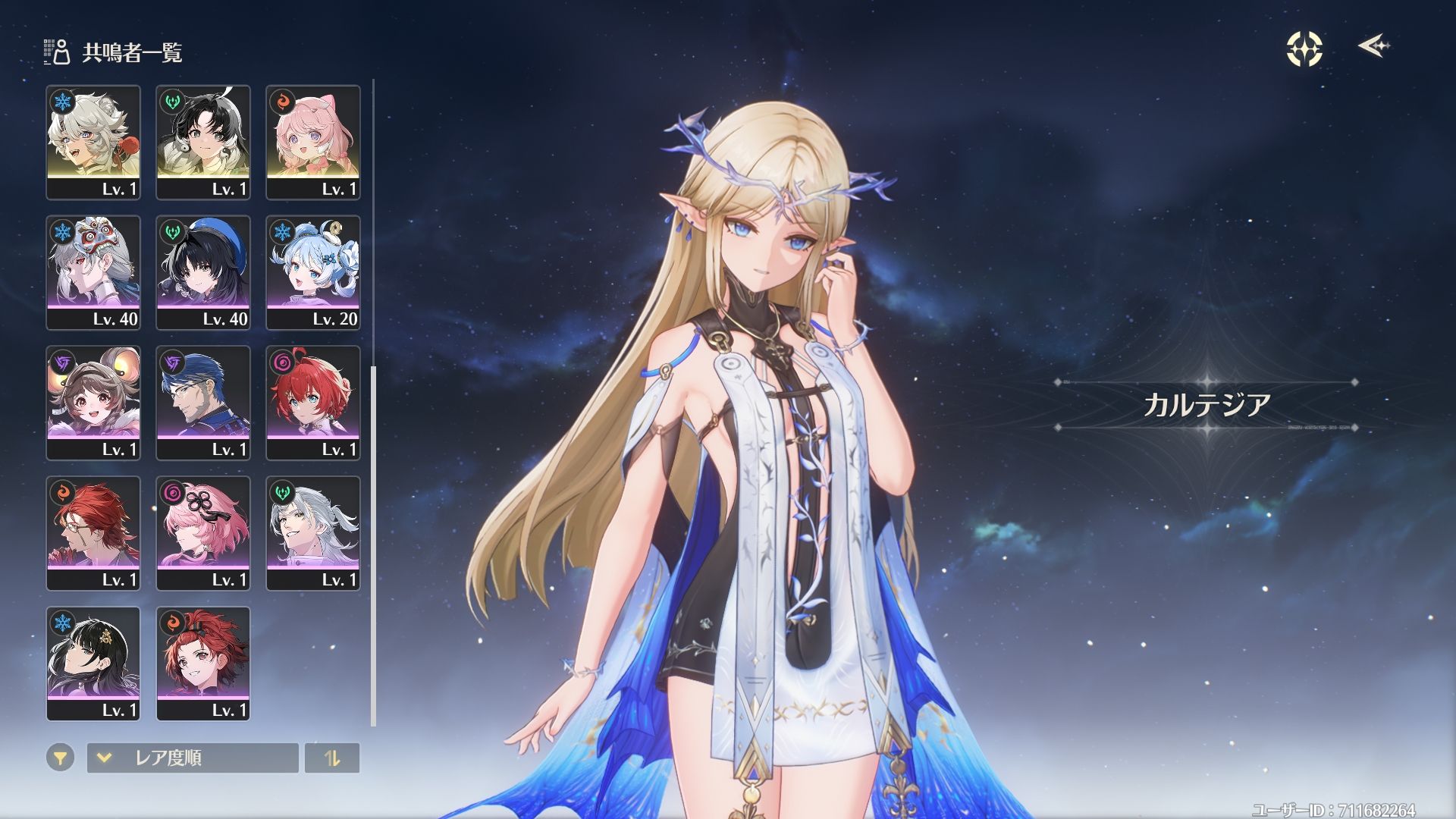Image resolution: width=1456 pixels, height=819 pixels.
Task: Select the Lv. 40 character wearing blue beret
Action: click(203, 272)
